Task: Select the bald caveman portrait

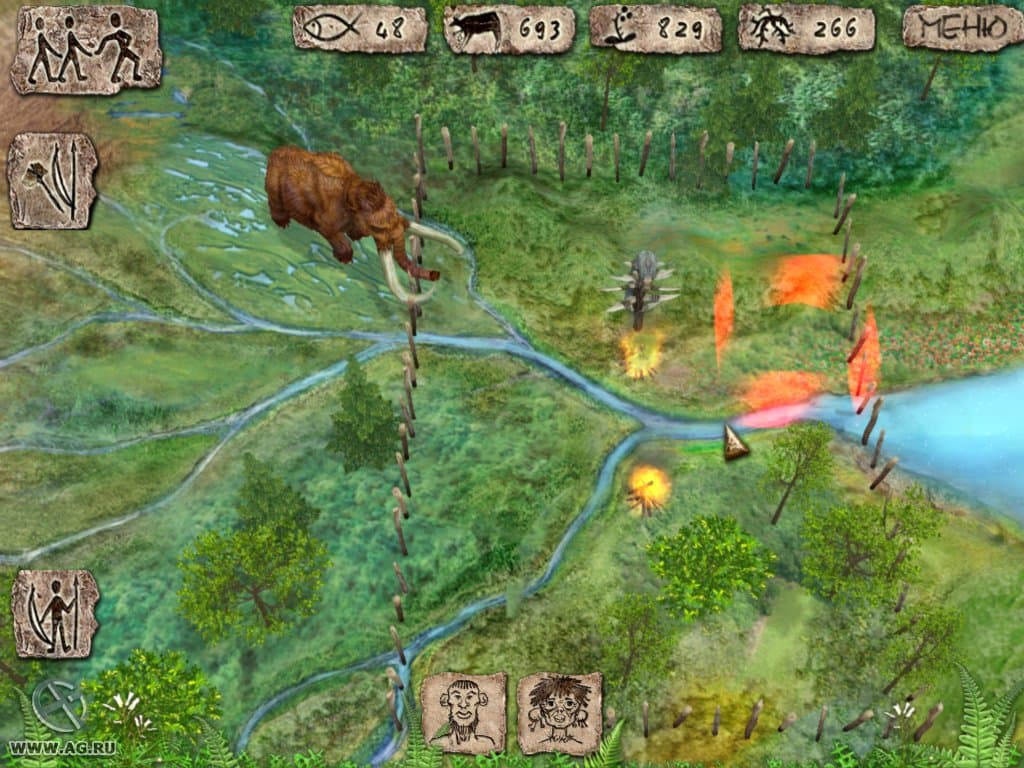Action: (x=463, y=712)
